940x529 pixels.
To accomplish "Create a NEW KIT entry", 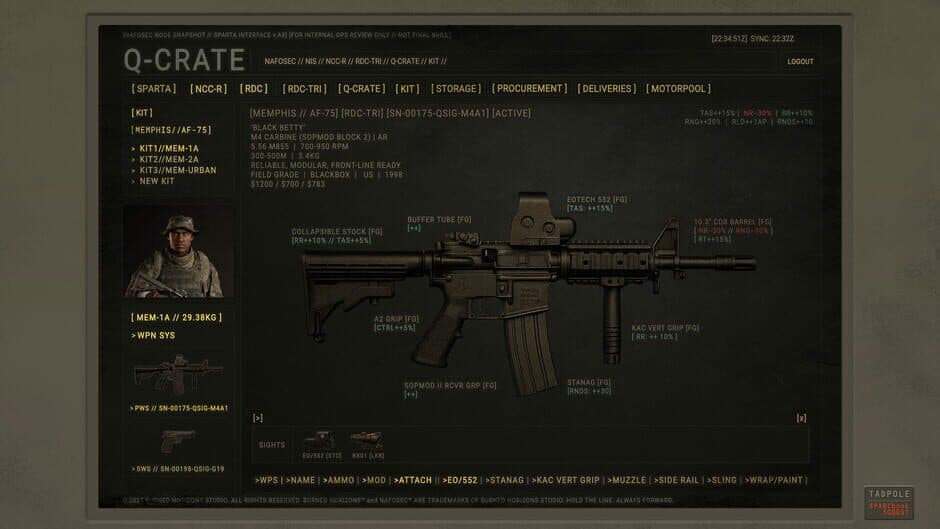I will (x=157, y=181).
